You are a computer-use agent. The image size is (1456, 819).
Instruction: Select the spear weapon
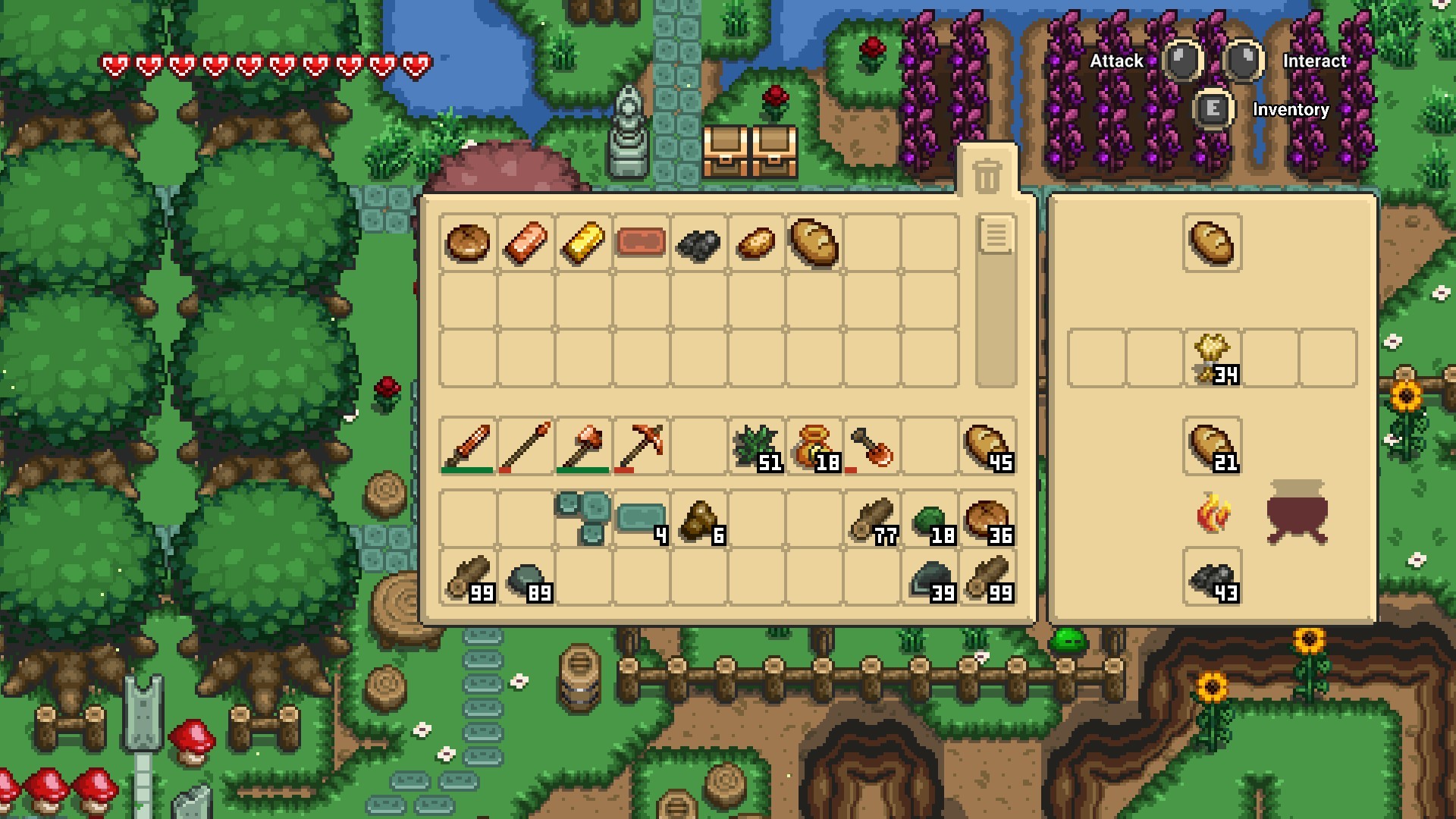pyautogui.click(x=525, y=446)
